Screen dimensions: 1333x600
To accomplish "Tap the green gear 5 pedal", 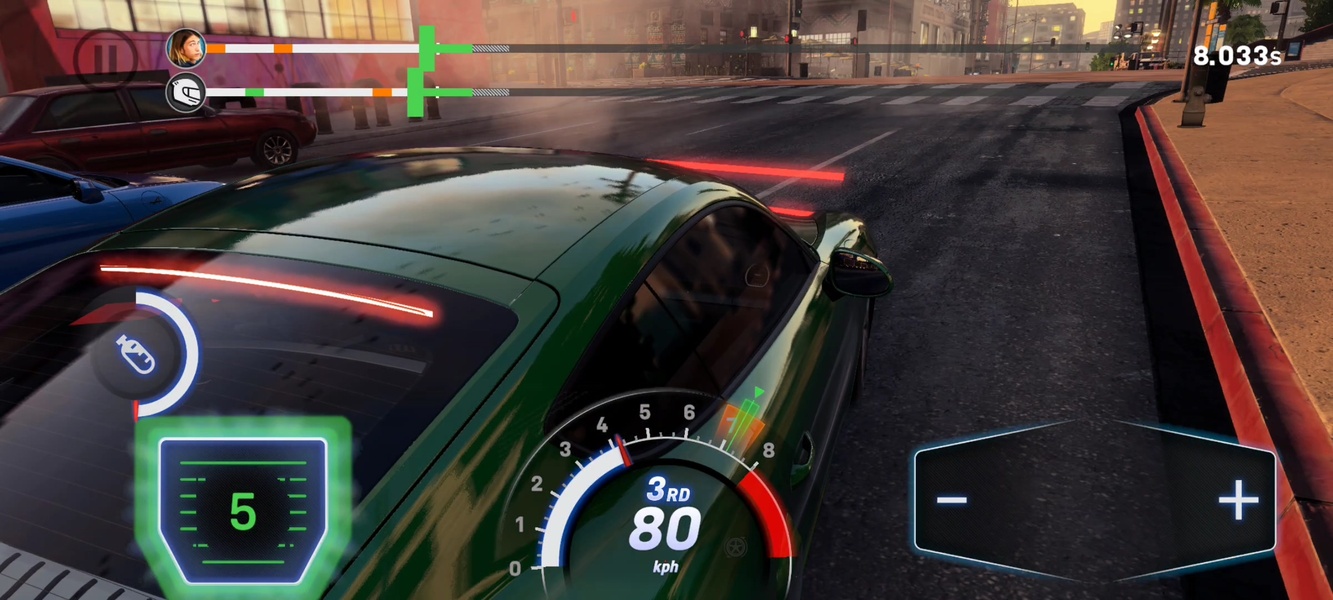I will [x=243, y=511].
